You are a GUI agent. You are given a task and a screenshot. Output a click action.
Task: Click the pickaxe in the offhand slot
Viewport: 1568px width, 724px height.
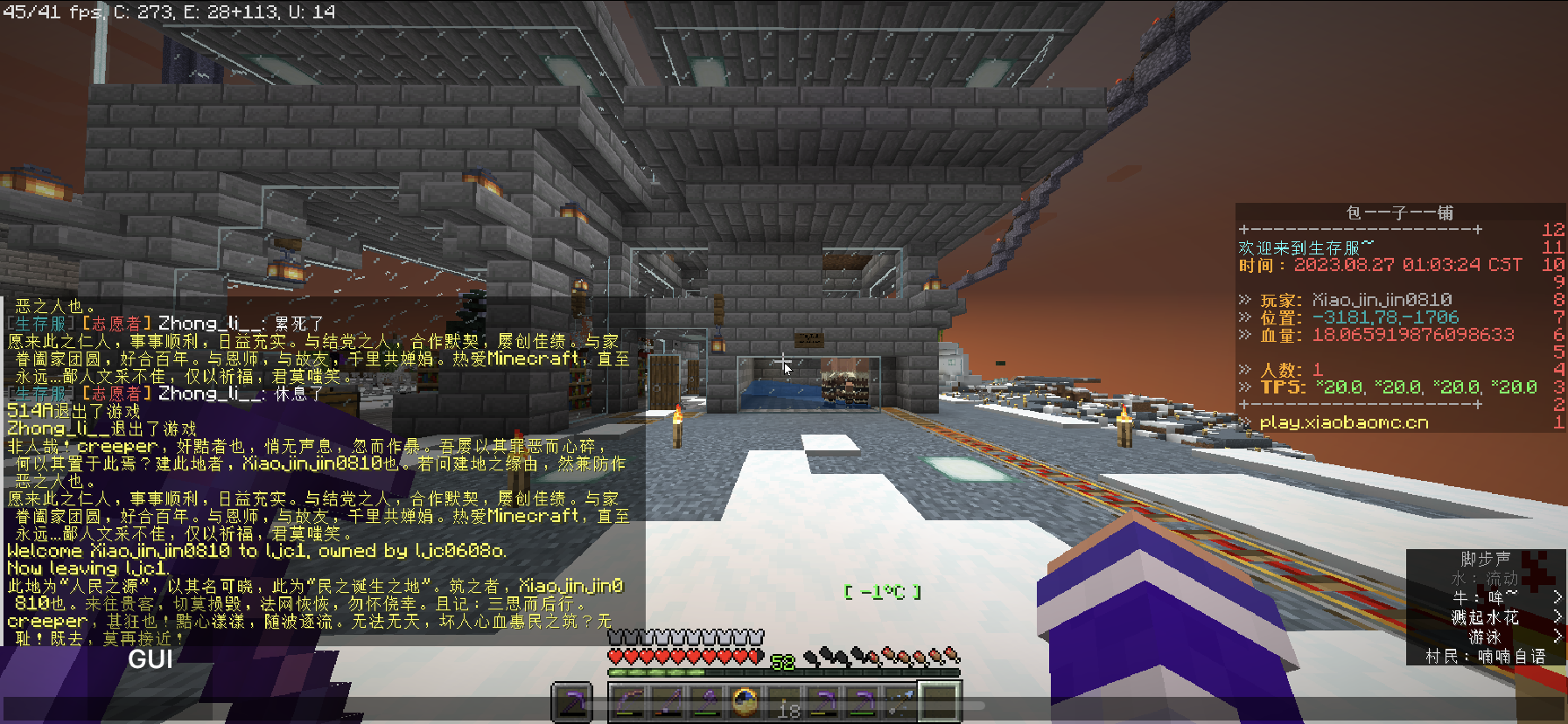click(x=573, y=702)
